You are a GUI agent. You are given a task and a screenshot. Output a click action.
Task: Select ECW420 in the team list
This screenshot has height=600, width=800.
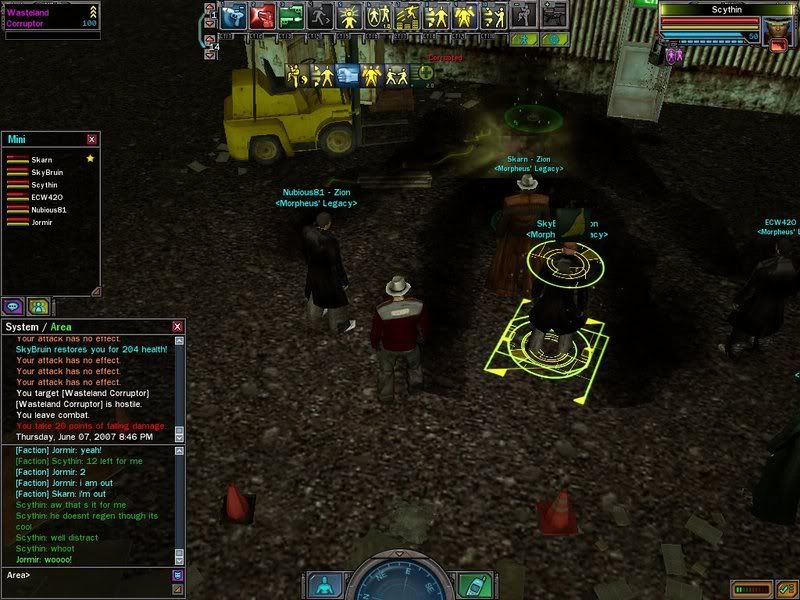tap(47, 197)
